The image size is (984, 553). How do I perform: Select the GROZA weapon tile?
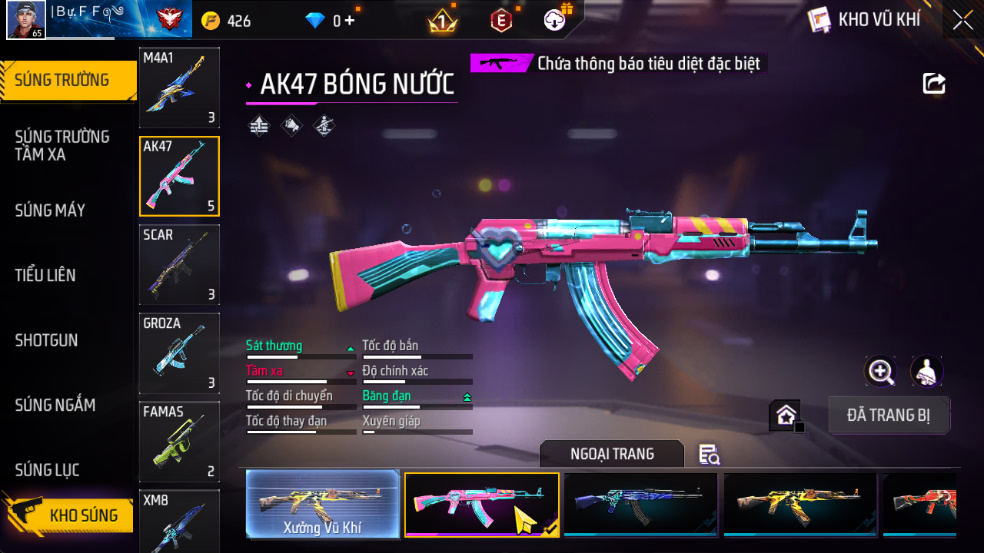[x=179, y=352]
